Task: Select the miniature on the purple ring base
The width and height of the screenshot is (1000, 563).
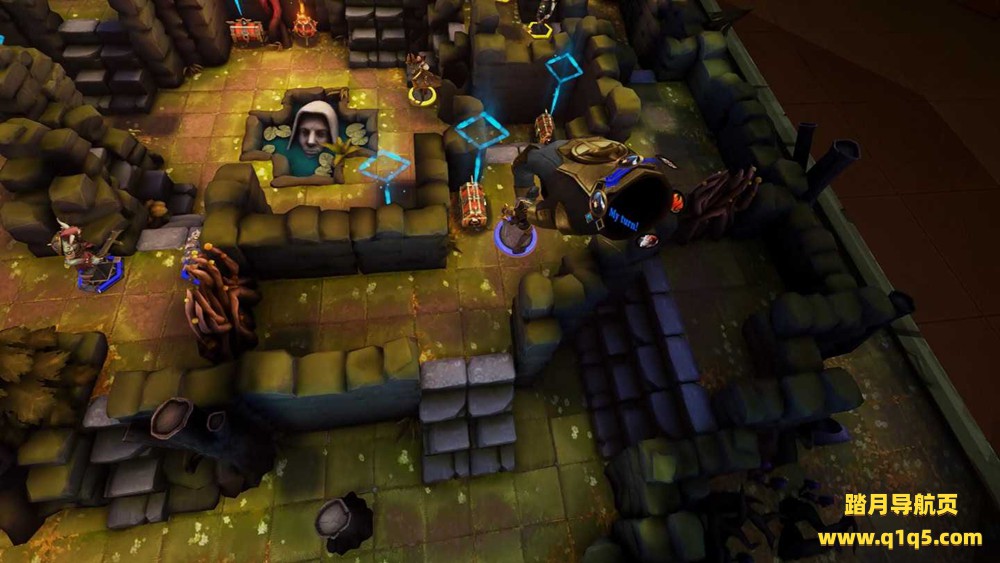Action: tap(516, 226)
